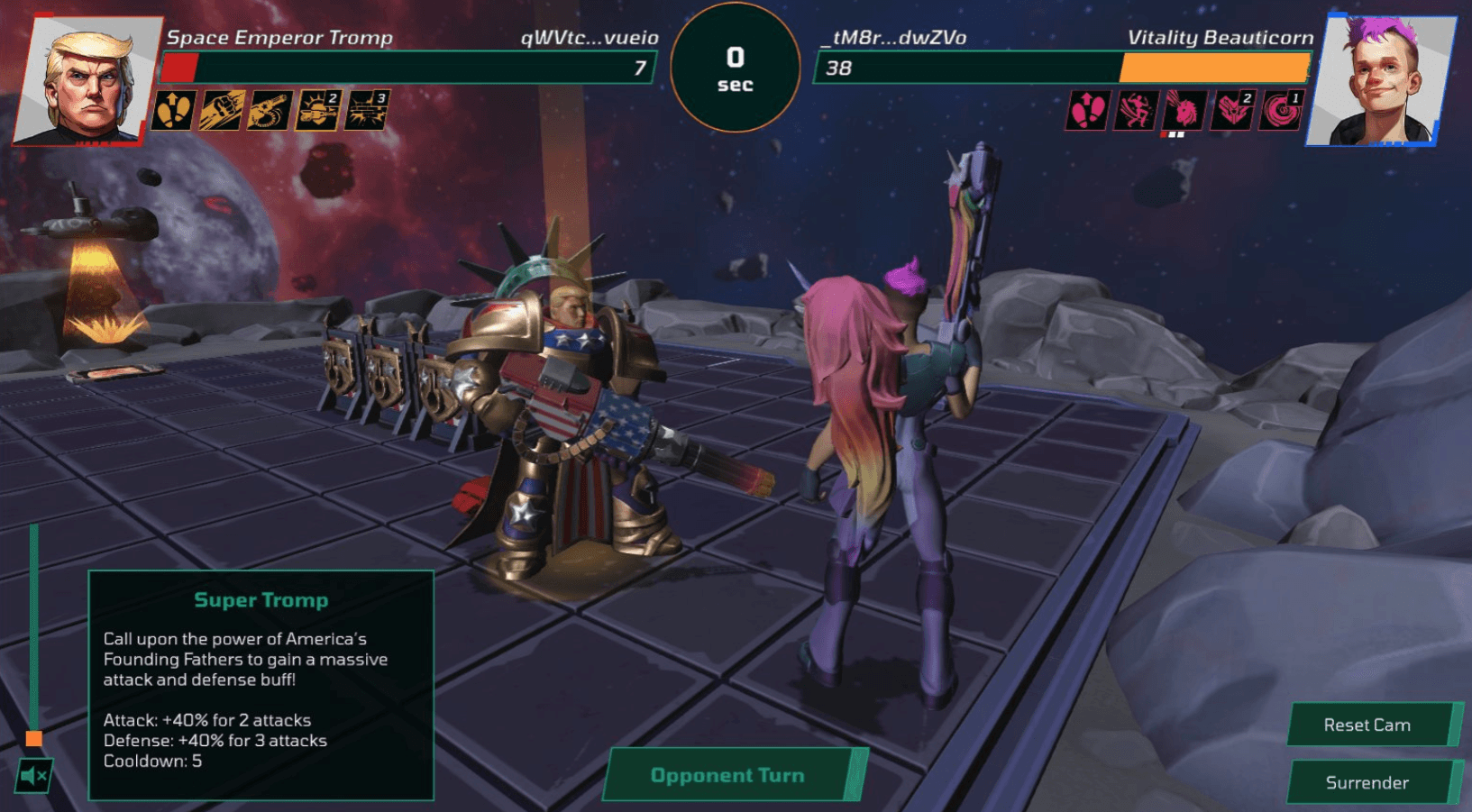Click Beauticorn's pink footsteps move ability

click(x=1087, y=111)
